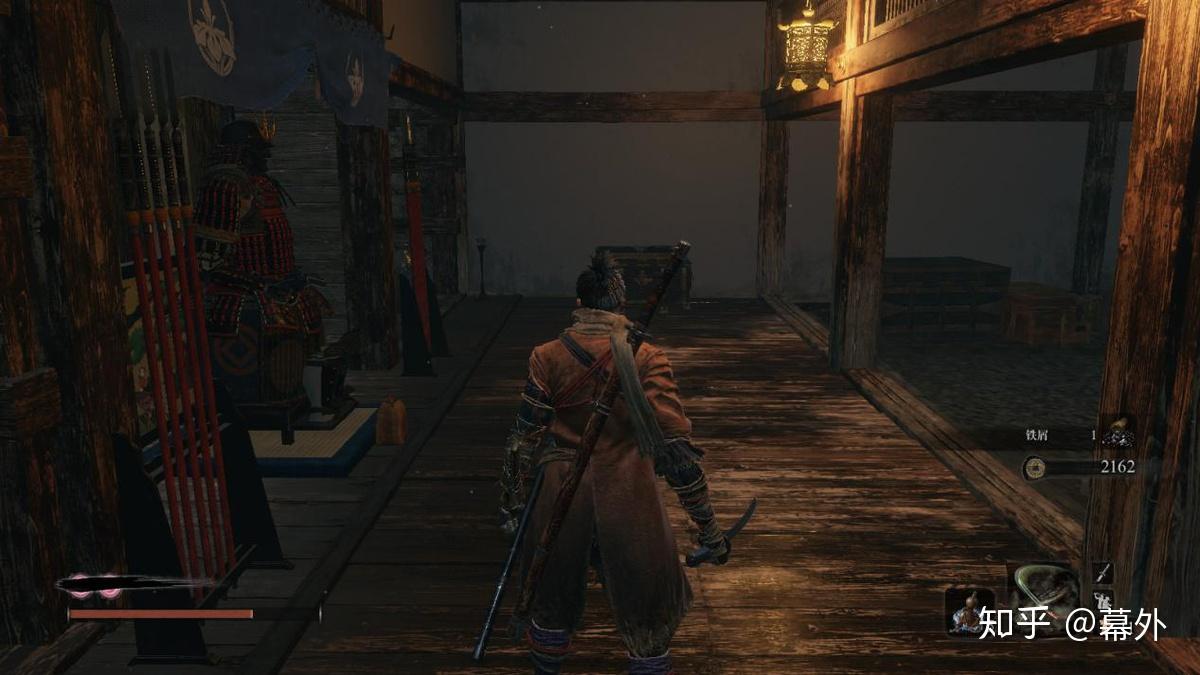Click the scrap iron pickup notification icon
This screenshot has height=675, width=1200.
click(1117, 433)
